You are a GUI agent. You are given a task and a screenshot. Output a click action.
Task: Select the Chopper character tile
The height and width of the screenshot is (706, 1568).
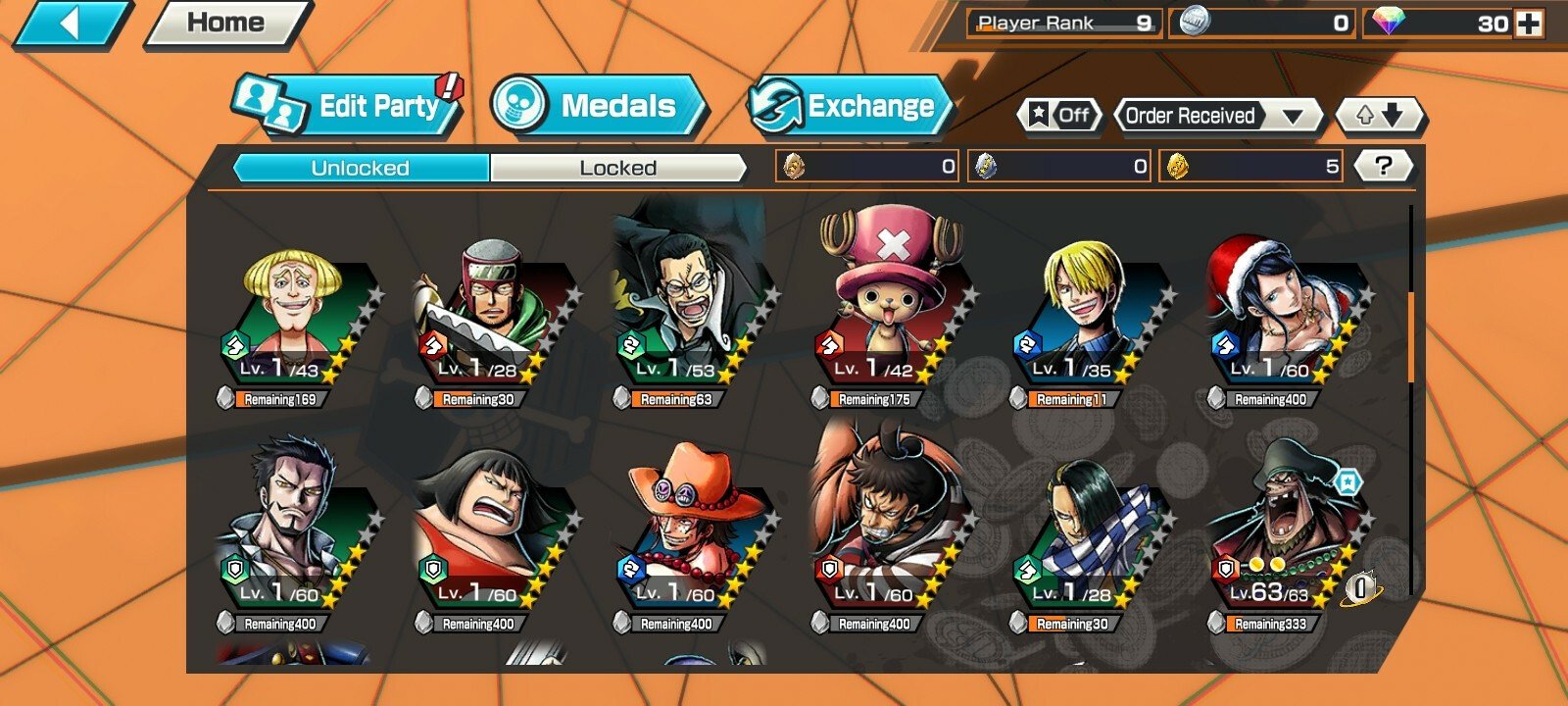[x=890, y=314]
